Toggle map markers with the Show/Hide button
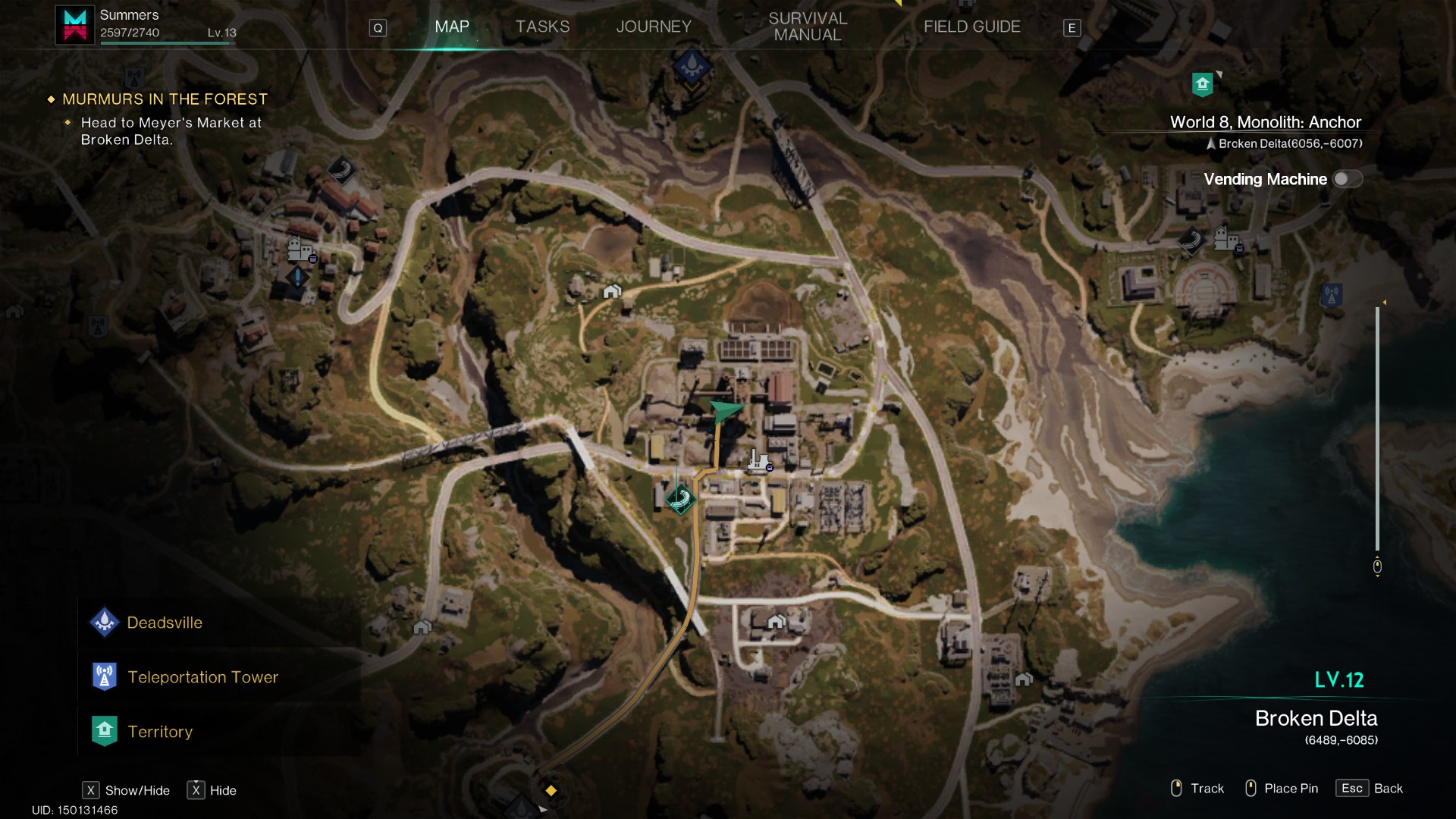1456x819 pixels. (126, 790)
